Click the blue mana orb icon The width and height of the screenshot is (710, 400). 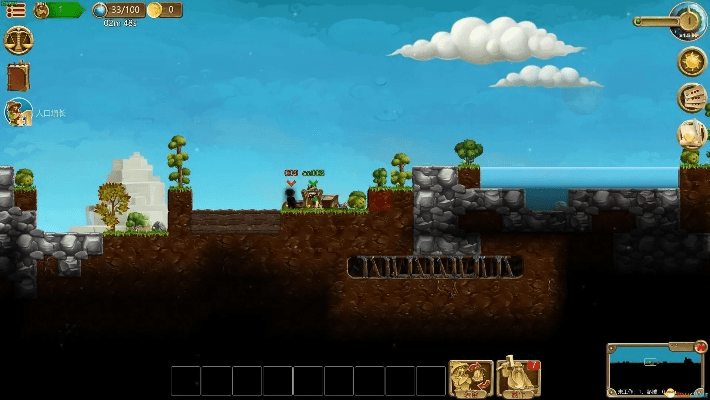coord(101,10)
